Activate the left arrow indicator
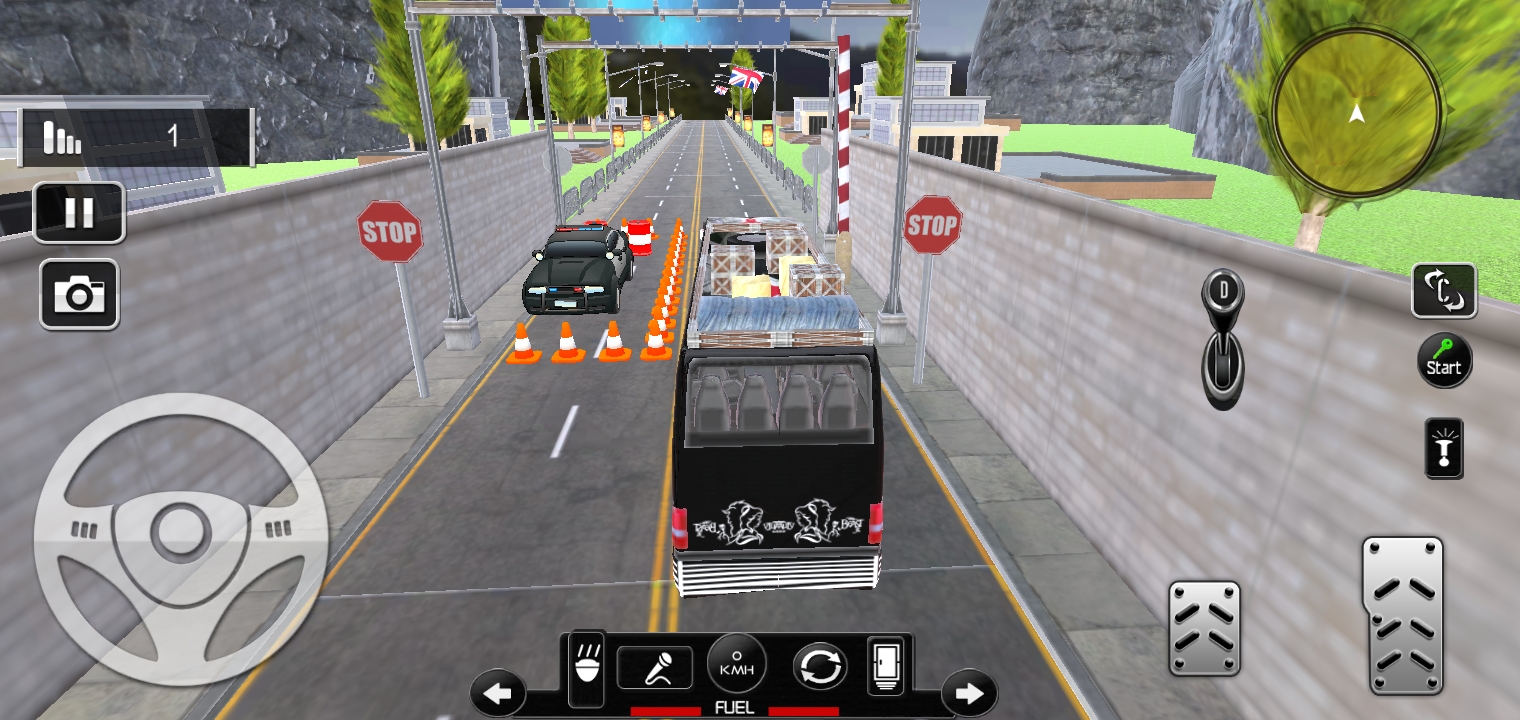Image resolution: width=1520 pixels, height=720 pixels. [498, 692]
